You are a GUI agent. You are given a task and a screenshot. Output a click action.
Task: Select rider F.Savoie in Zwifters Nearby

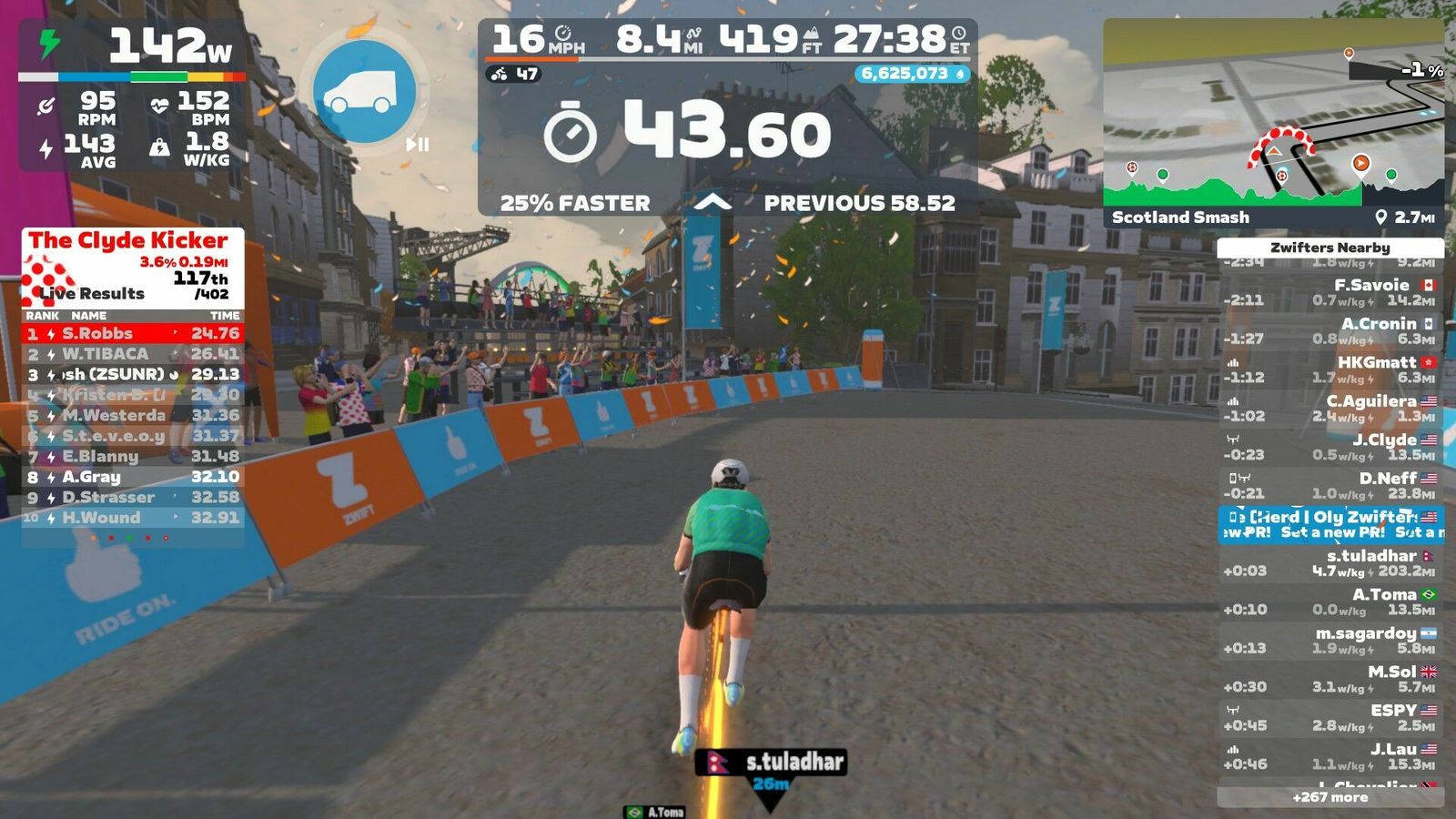click(1330, 292)
